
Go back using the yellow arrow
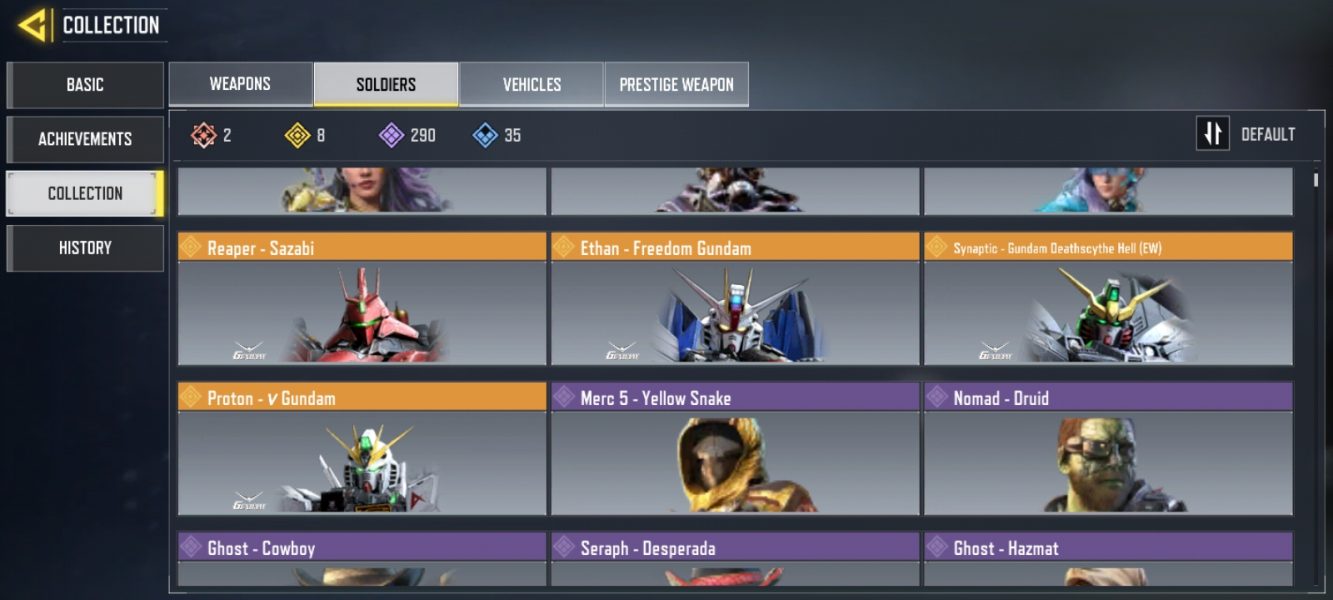(33, 25)
